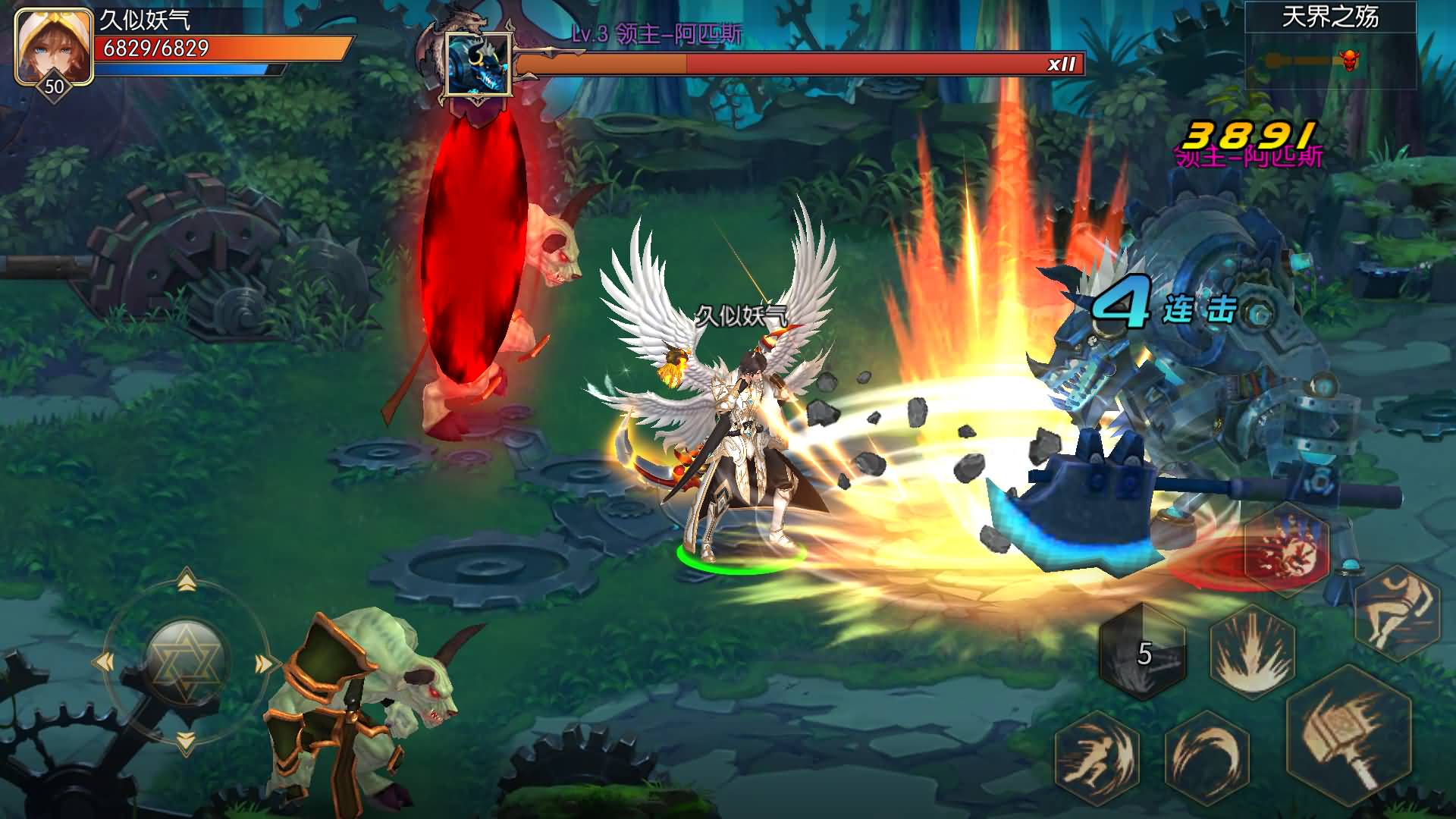Click the joystick's right arrow
Viewport: 1456px width, 819px height.
tap(264, 664)
